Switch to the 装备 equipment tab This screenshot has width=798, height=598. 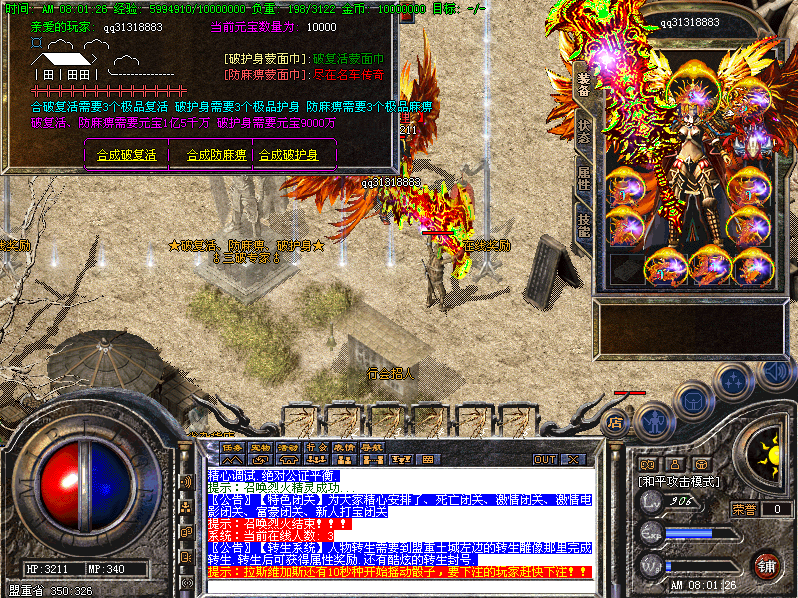(x=584, y=85)
